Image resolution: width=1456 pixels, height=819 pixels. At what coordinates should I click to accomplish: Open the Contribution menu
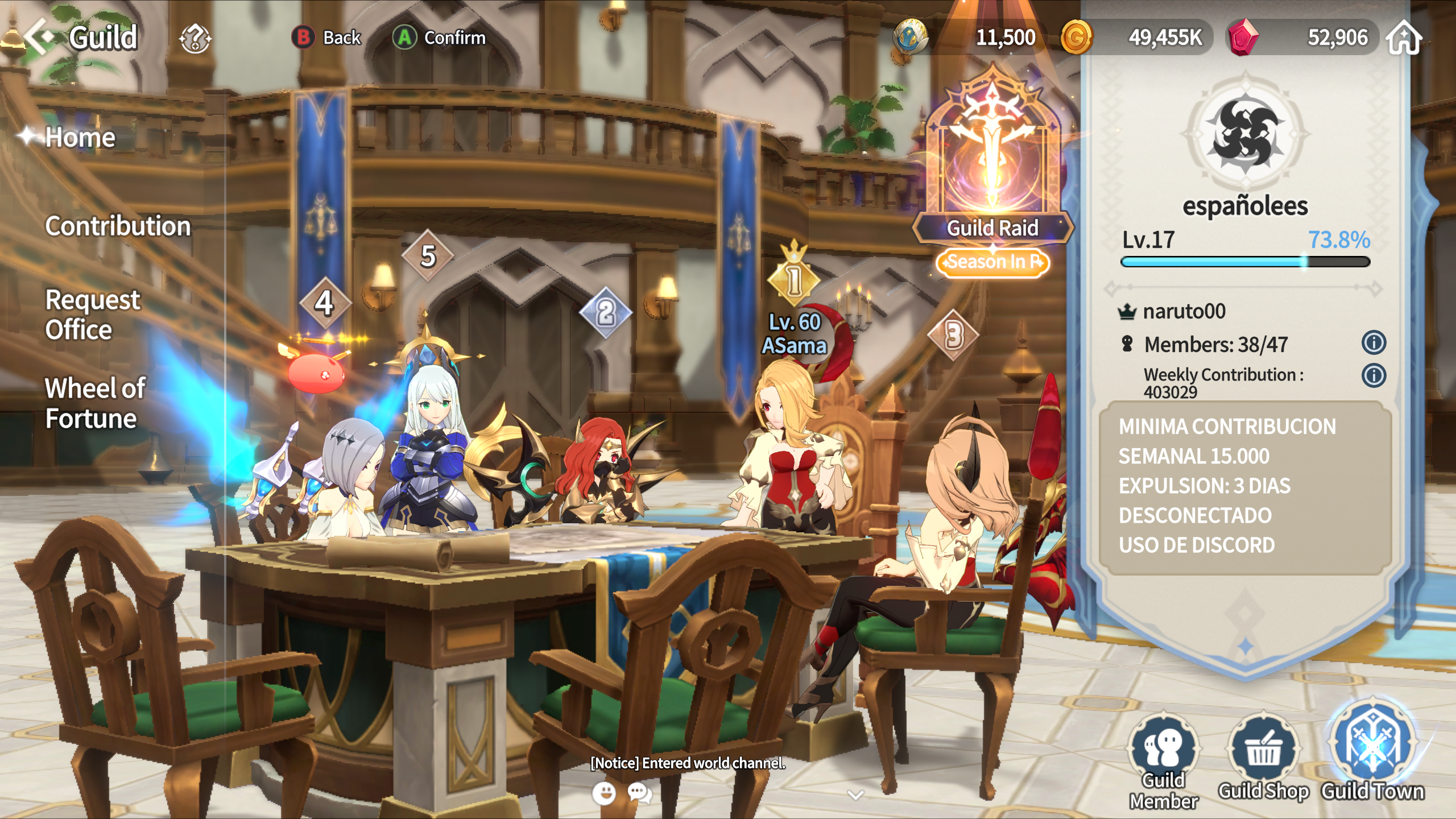point(118,226)
